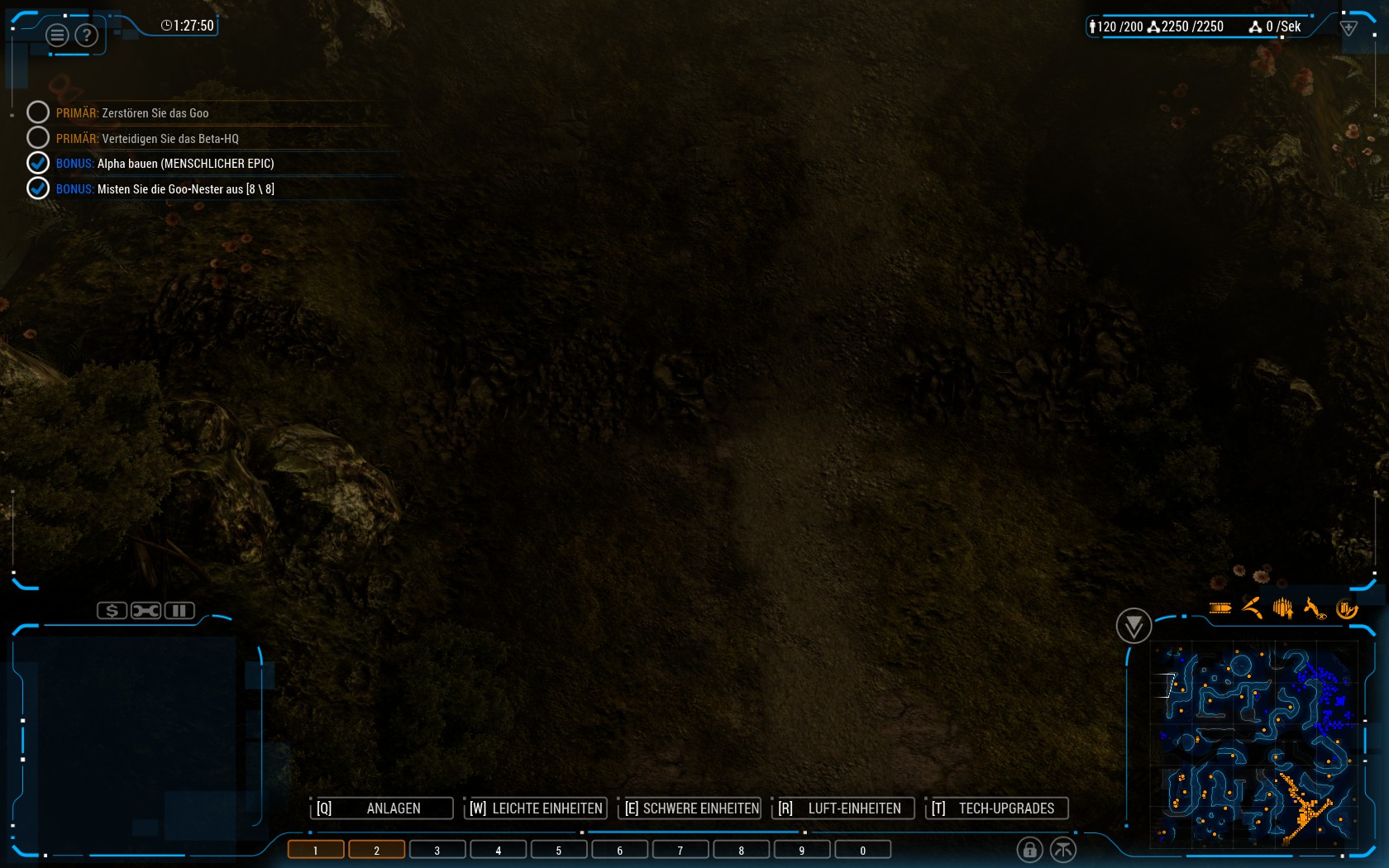Activate the bullets with up-arrow upgrade icon

tap(1282, 609)
